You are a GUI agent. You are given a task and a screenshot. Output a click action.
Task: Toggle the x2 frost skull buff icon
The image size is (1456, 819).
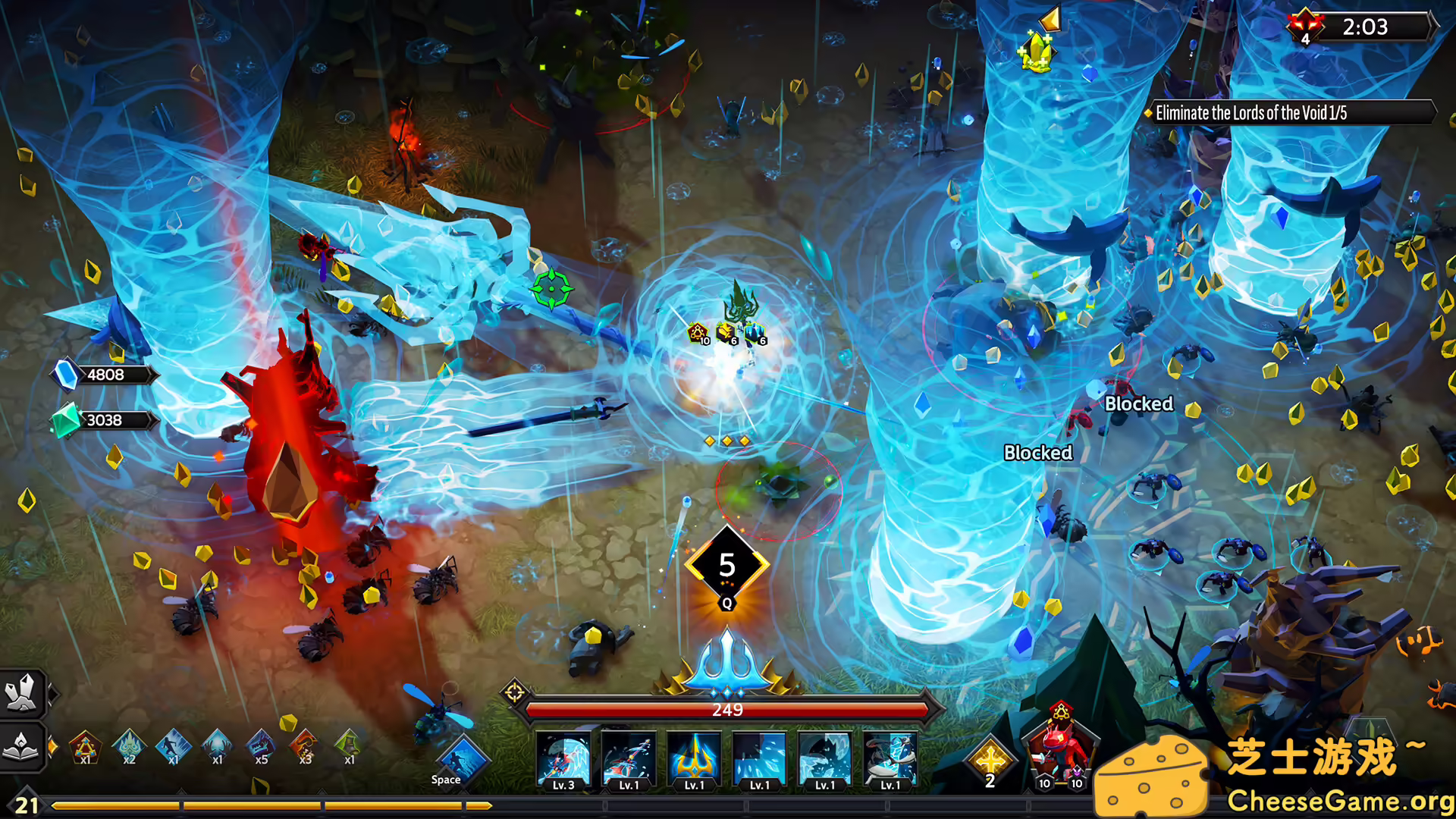(130, 747)
